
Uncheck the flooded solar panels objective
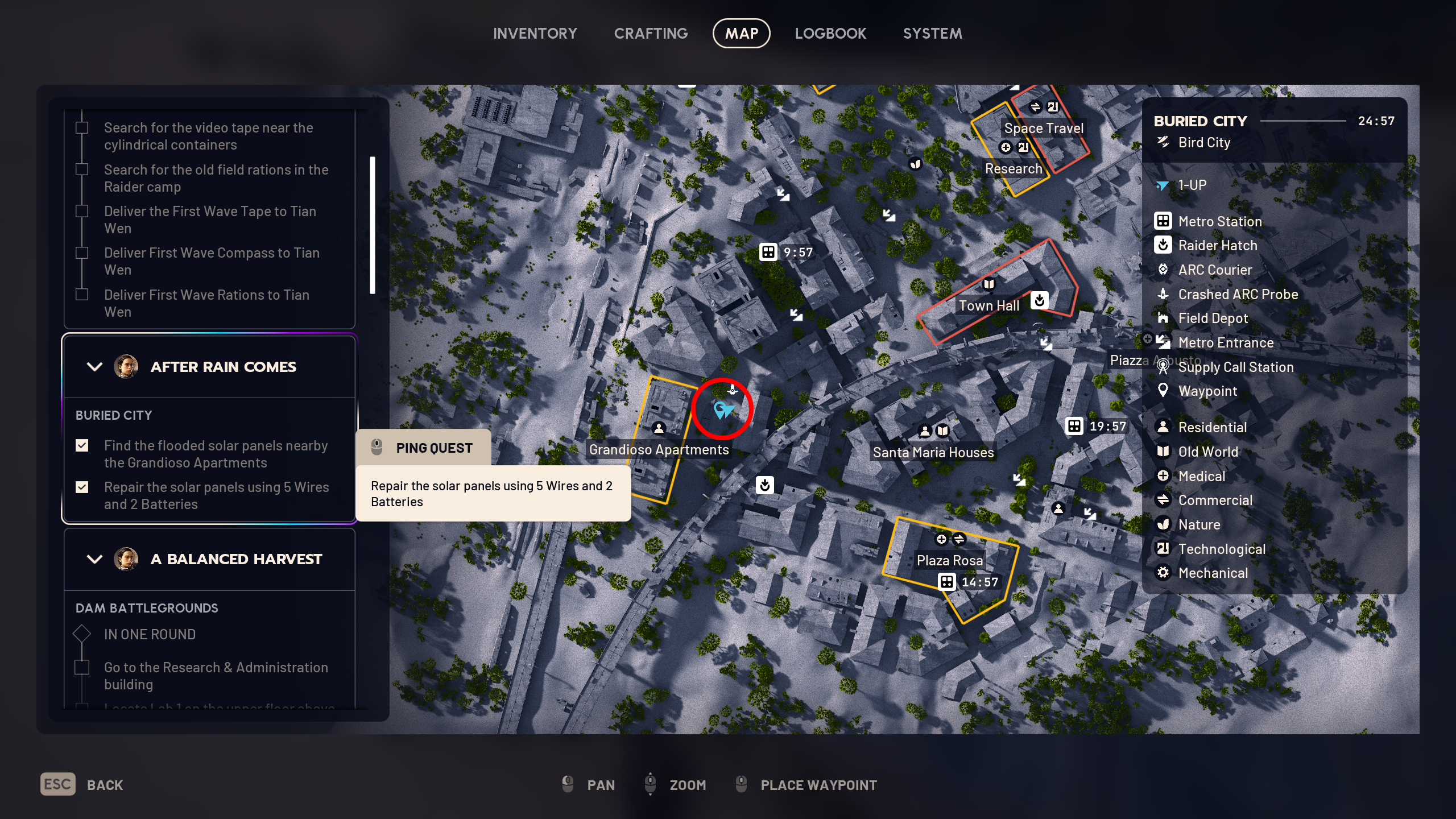click(82, 446)
